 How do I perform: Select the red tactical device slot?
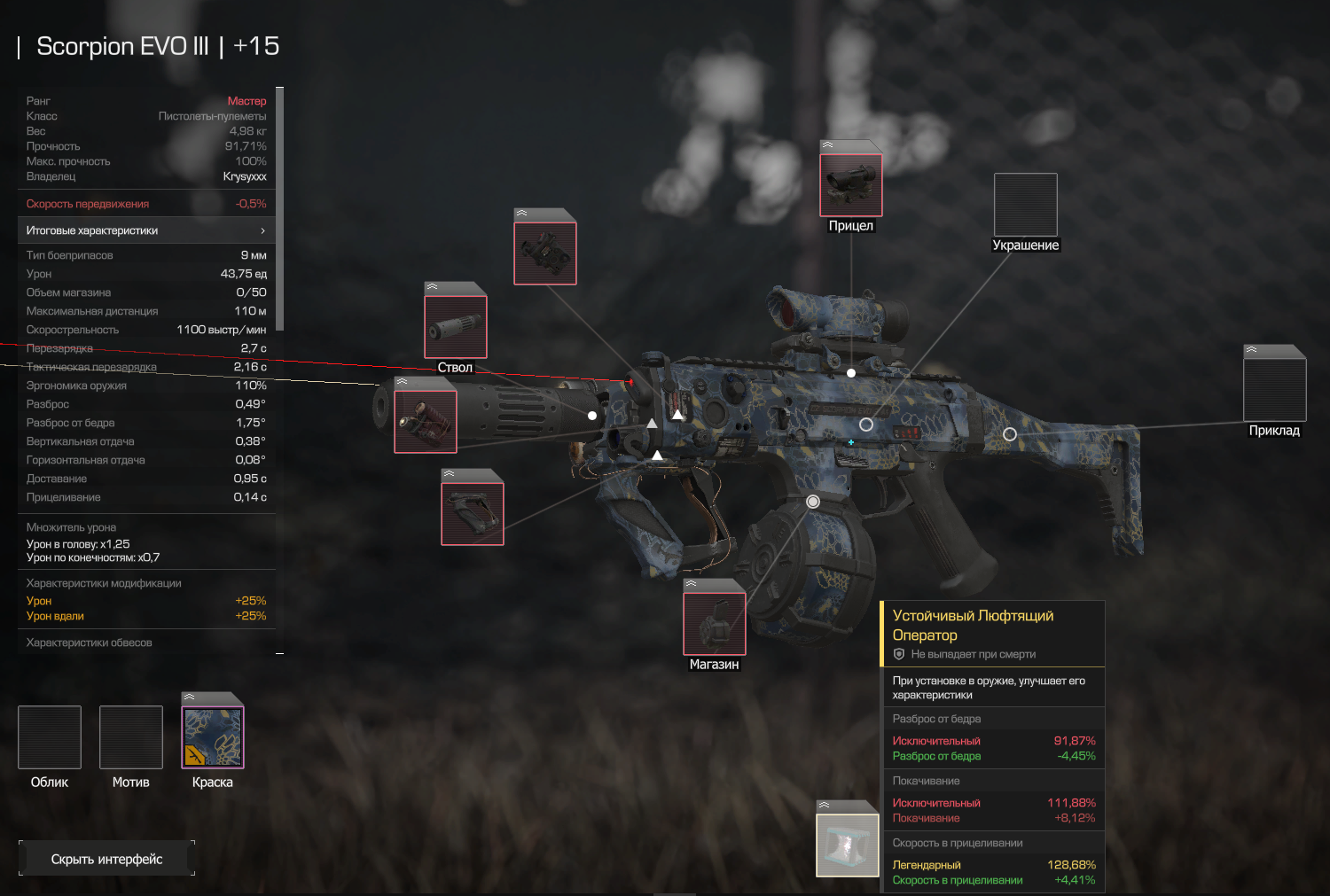[426, 421]
